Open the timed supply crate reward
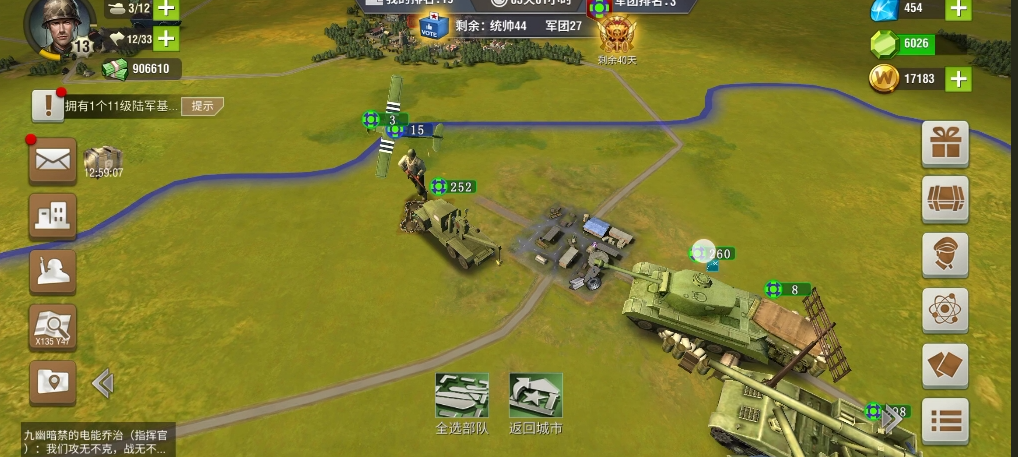The height and width of the screenshot is (457, 1018). [102, 160]
